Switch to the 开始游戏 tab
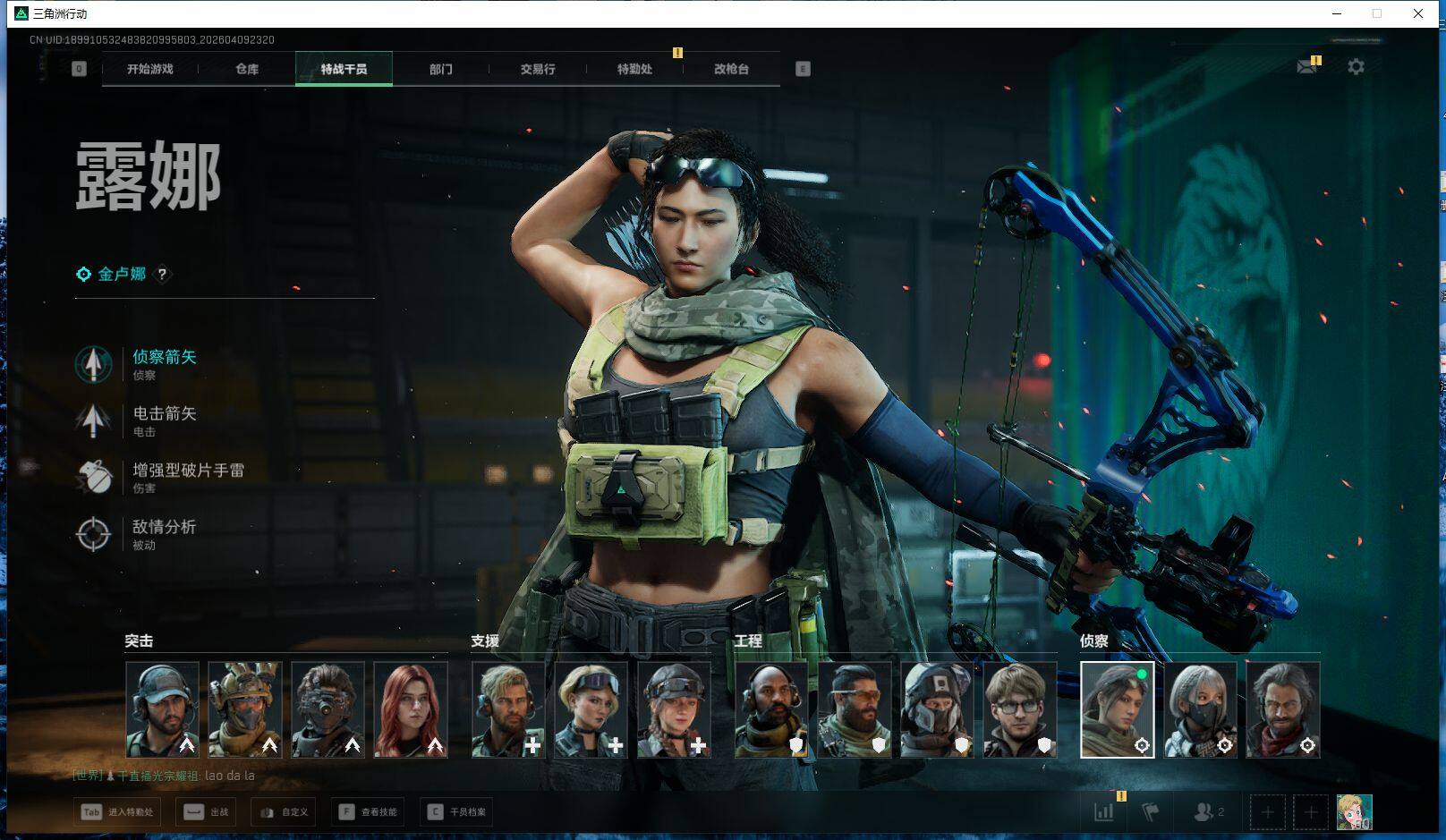This screenshot has height=840, width=1446. pyautogui.click(x=149, y=69)
